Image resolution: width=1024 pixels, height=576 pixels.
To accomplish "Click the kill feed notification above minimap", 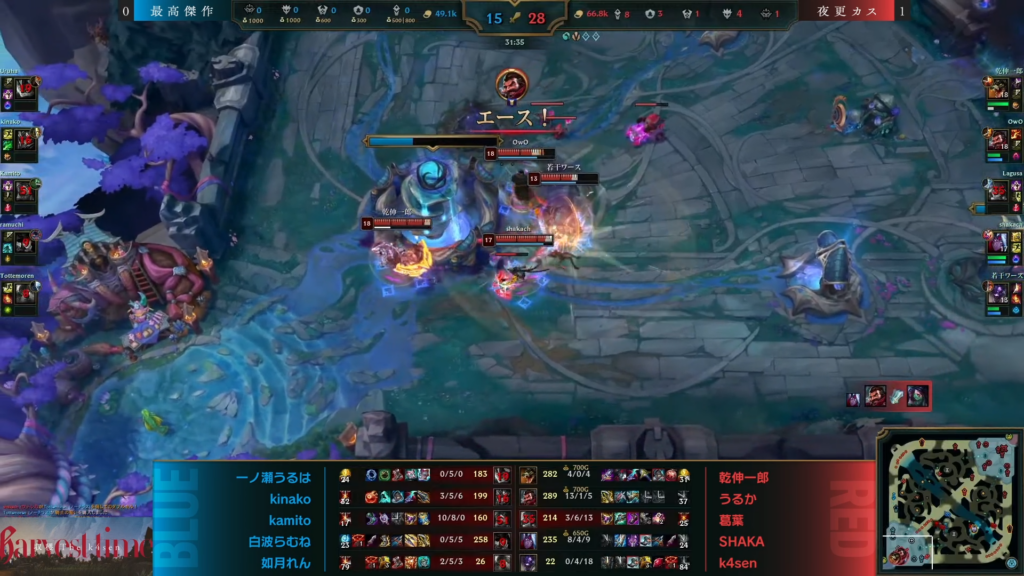I will click(888, 396).
